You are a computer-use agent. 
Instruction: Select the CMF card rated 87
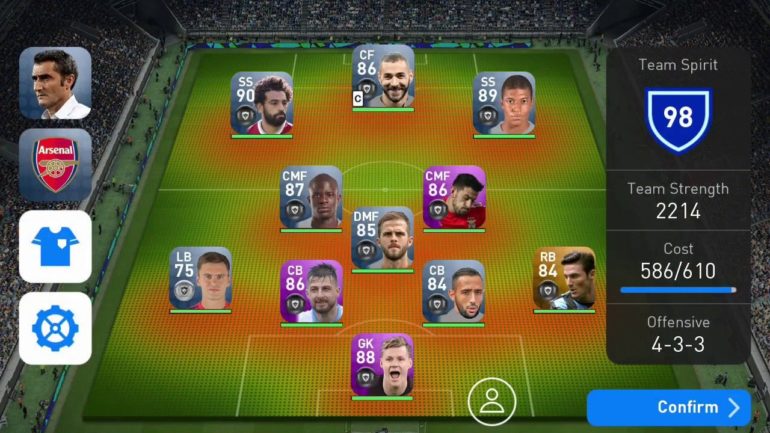pos(311,197)
